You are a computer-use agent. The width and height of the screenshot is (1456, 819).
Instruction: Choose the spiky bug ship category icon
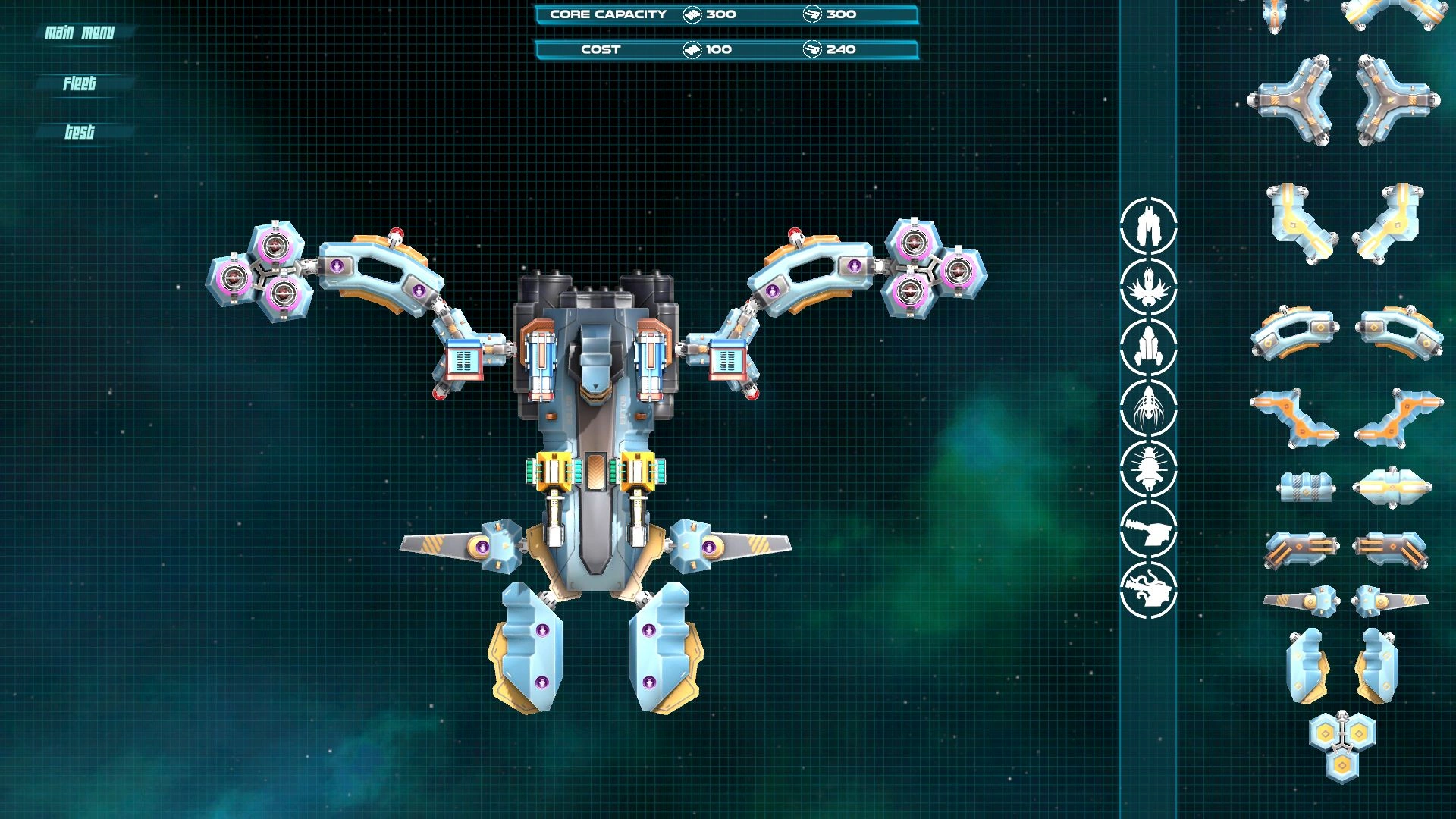click(x=1148, y=468)
